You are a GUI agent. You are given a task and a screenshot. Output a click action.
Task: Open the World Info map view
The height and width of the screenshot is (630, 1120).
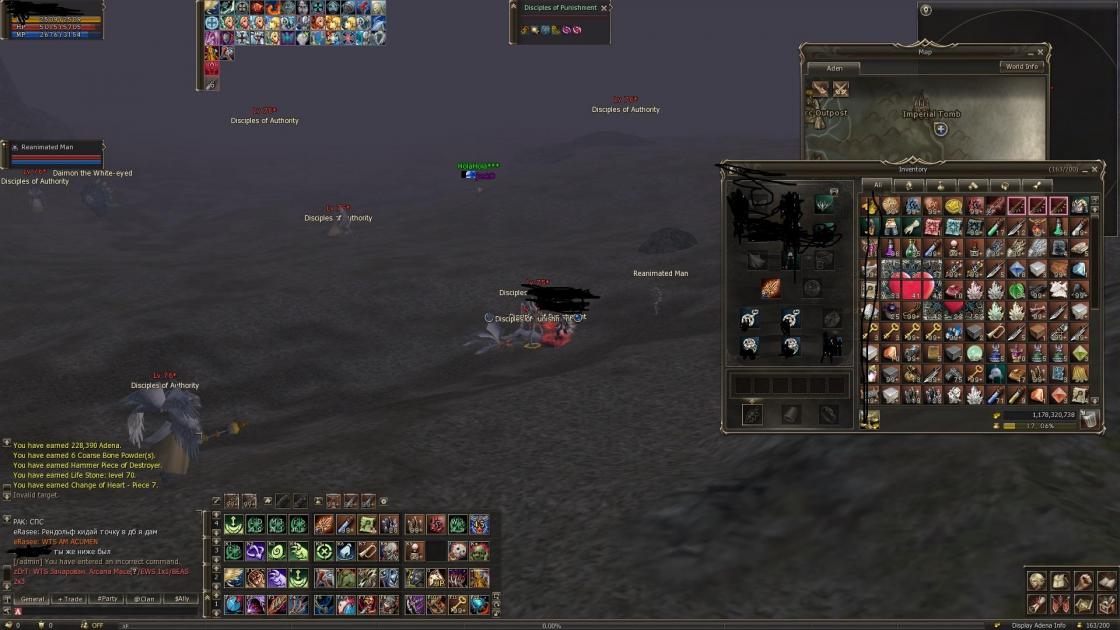1021,67
